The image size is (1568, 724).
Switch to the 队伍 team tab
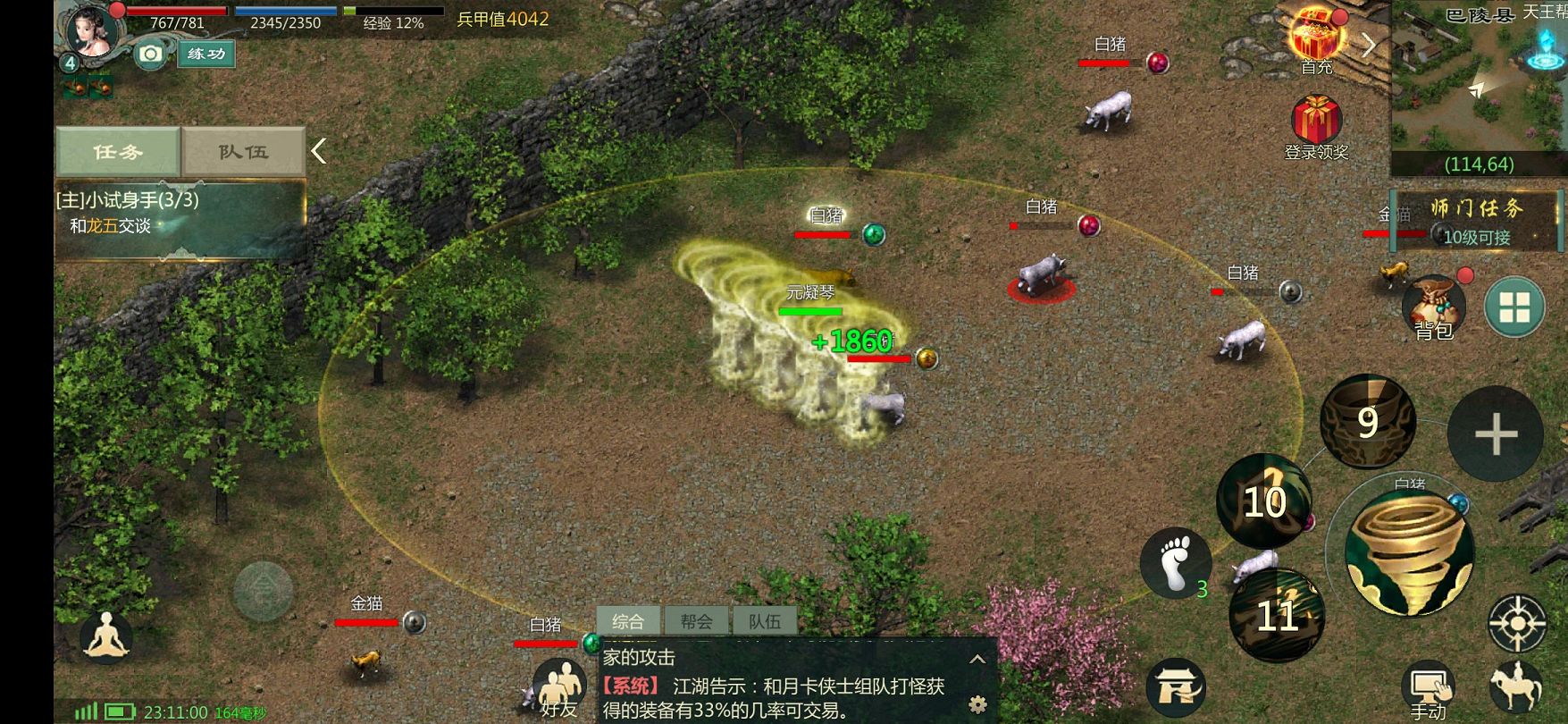[243, 151]
